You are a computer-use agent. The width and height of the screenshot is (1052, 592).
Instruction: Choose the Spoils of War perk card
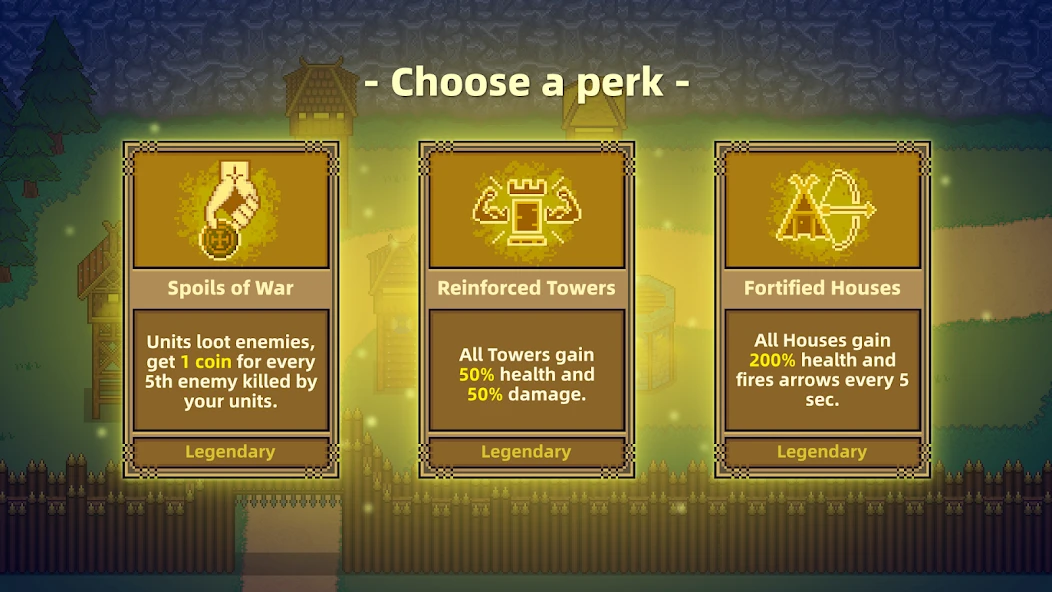[x=230, y=310]
